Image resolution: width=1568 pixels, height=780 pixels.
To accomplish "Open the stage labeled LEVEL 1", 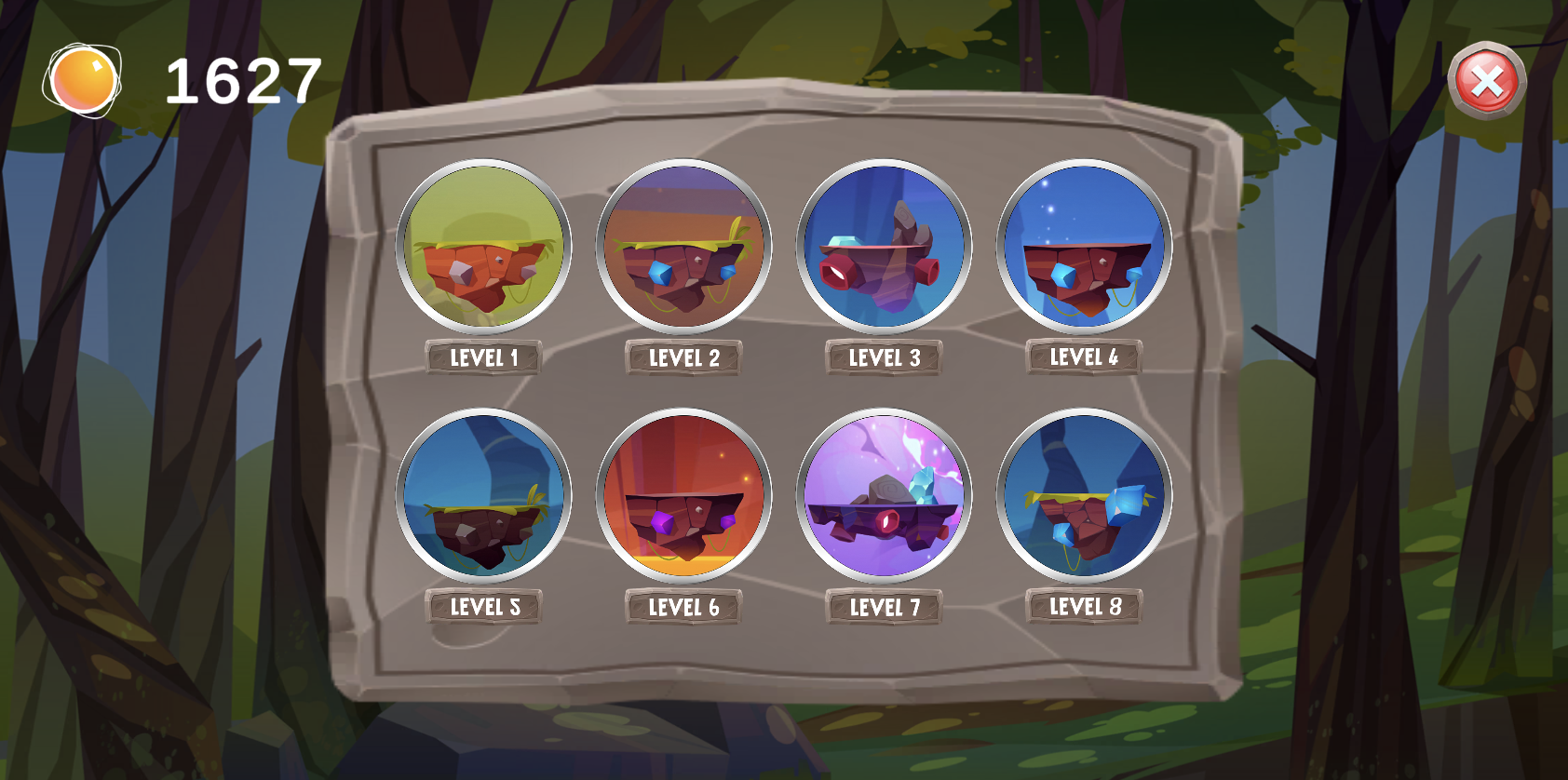I will 484,356.
